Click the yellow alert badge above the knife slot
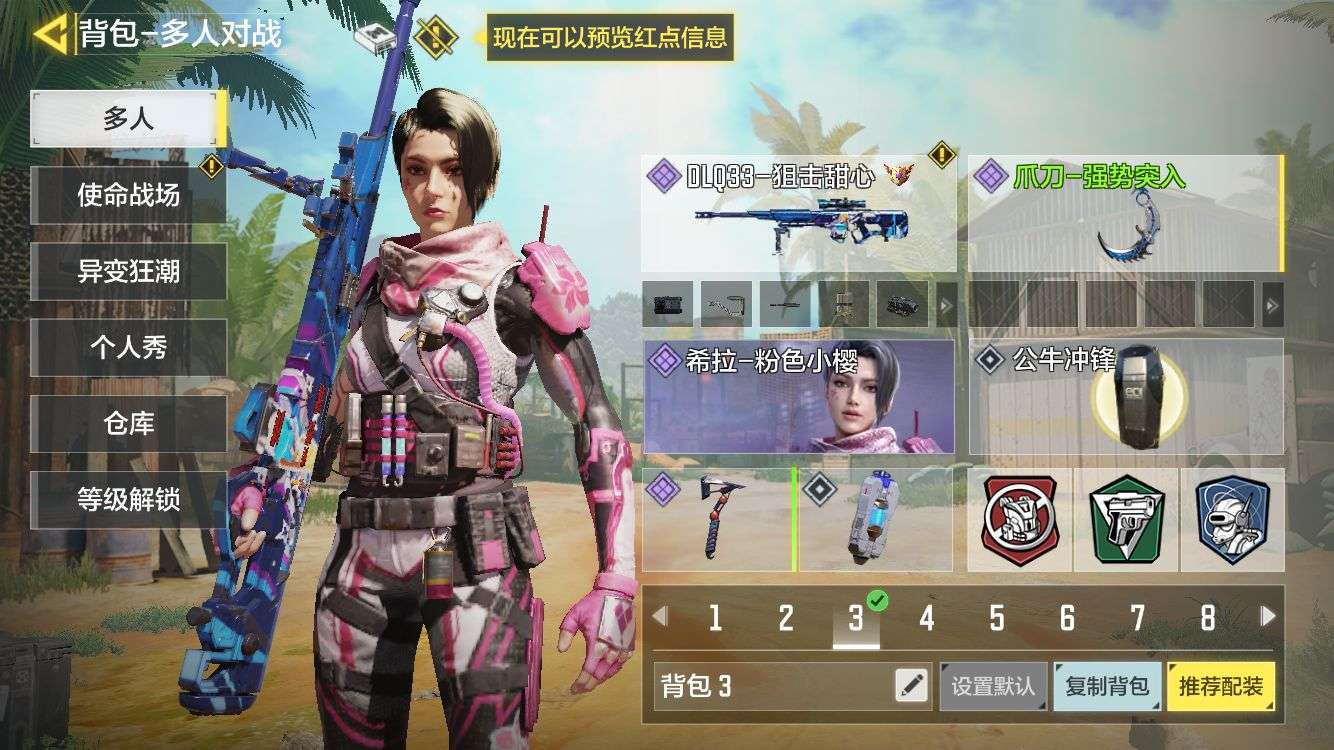 click(x=940, y=153)
